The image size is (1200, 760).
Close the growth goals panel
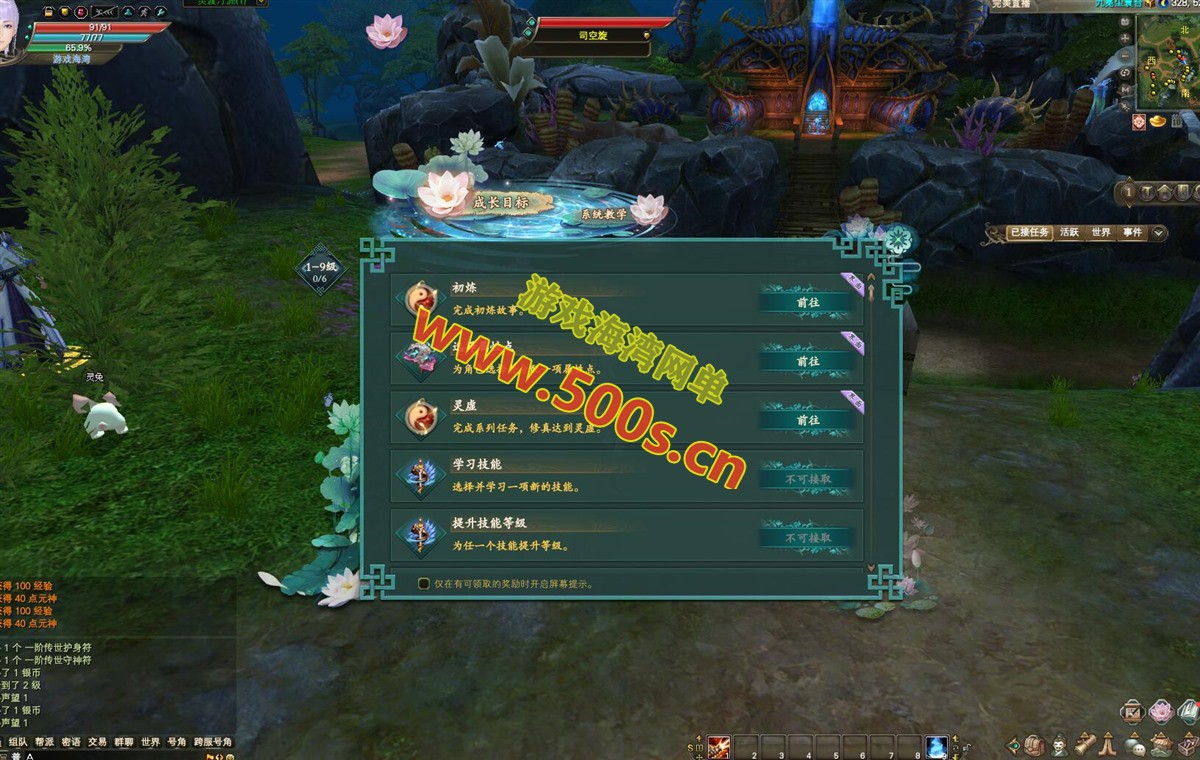tap(897, 240)
